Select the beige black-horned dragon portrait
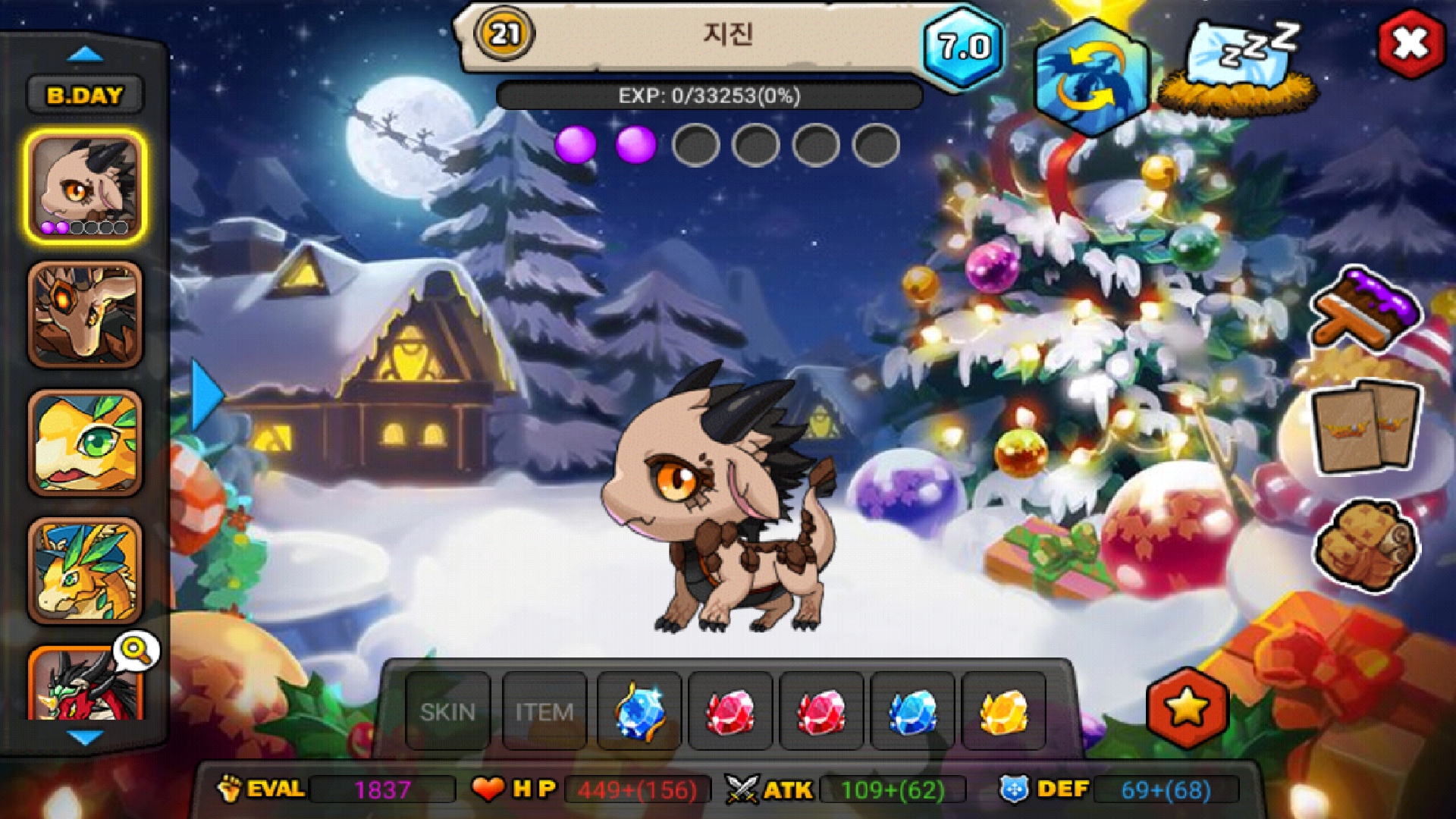Image resolution: width=1456 pixels, height=819 pixels. point(85,187)
